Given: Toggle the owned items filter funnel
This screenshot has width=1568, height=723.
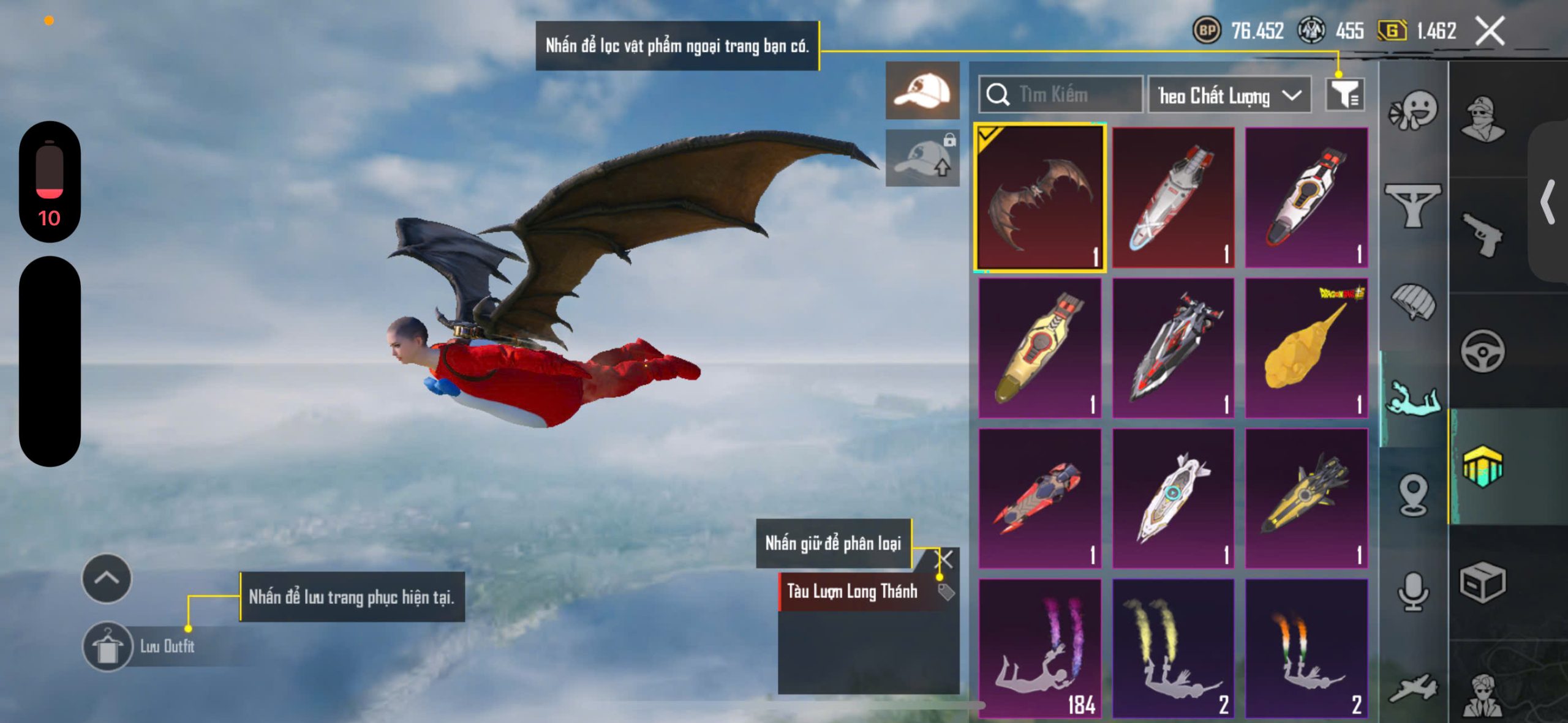Looking at the screenshot, I should tap(1344, 95).
